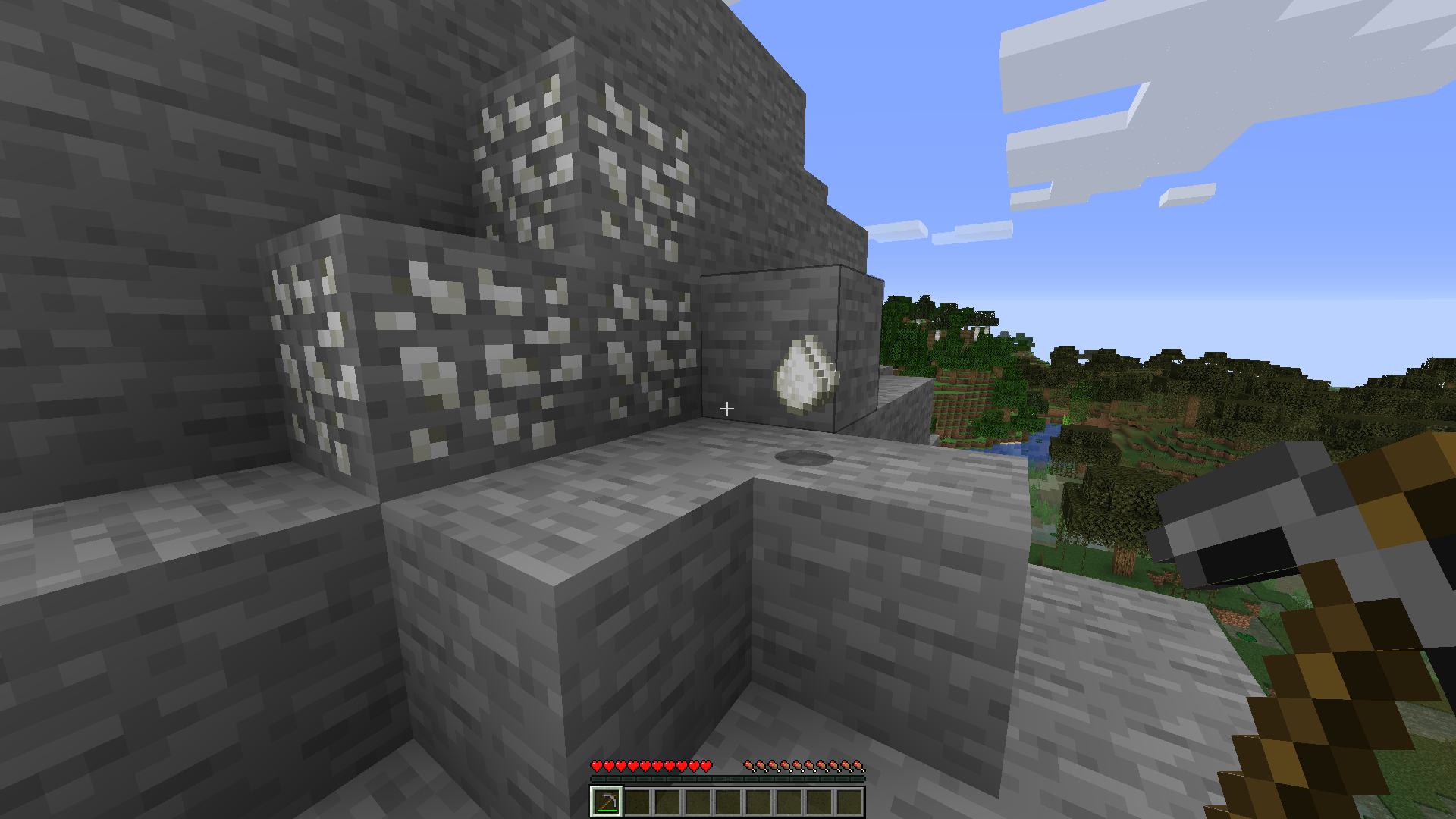Click the green experience bar above the hotbar

728,778
